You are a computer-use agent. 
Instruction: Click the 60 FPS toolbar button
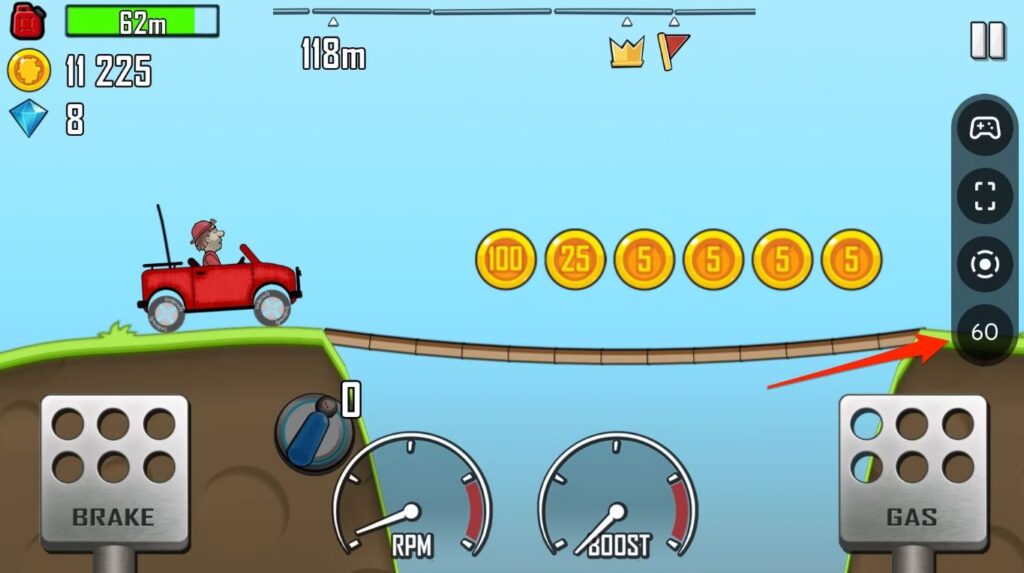[x=985, y=331]
